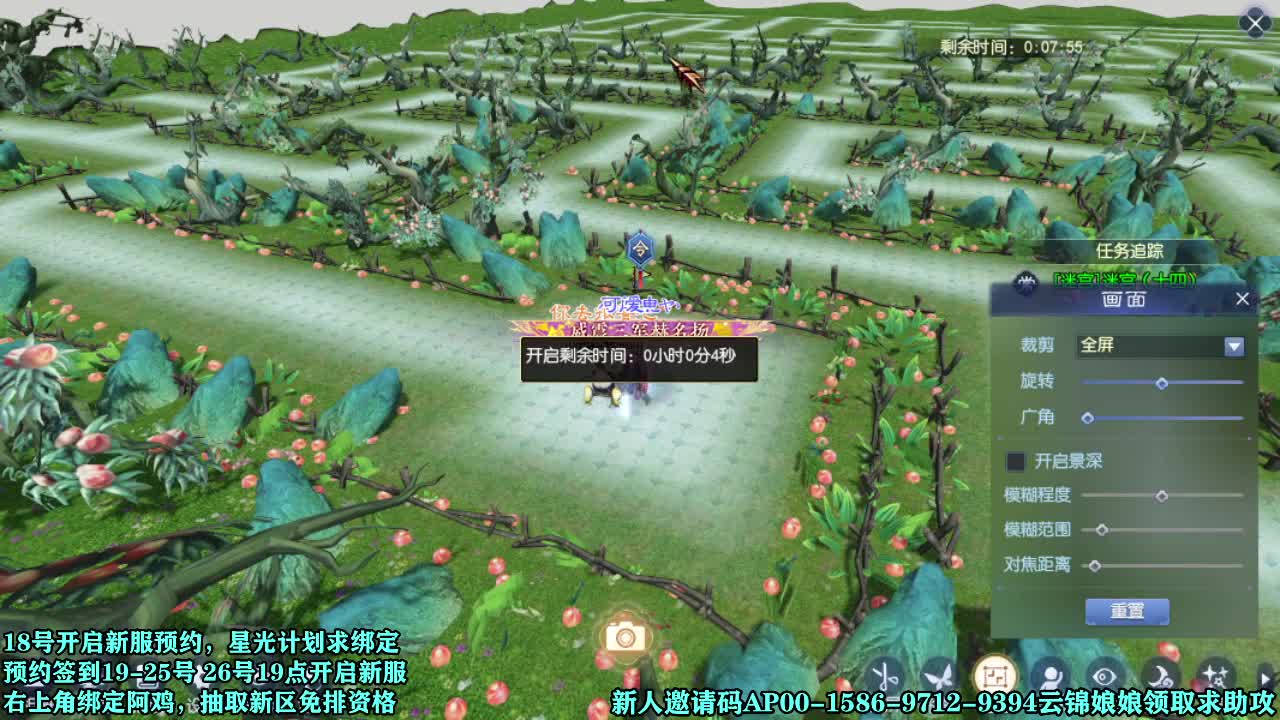Open the character pose icon
This screenshot has width=1280, height=720.
[1052, 675]
